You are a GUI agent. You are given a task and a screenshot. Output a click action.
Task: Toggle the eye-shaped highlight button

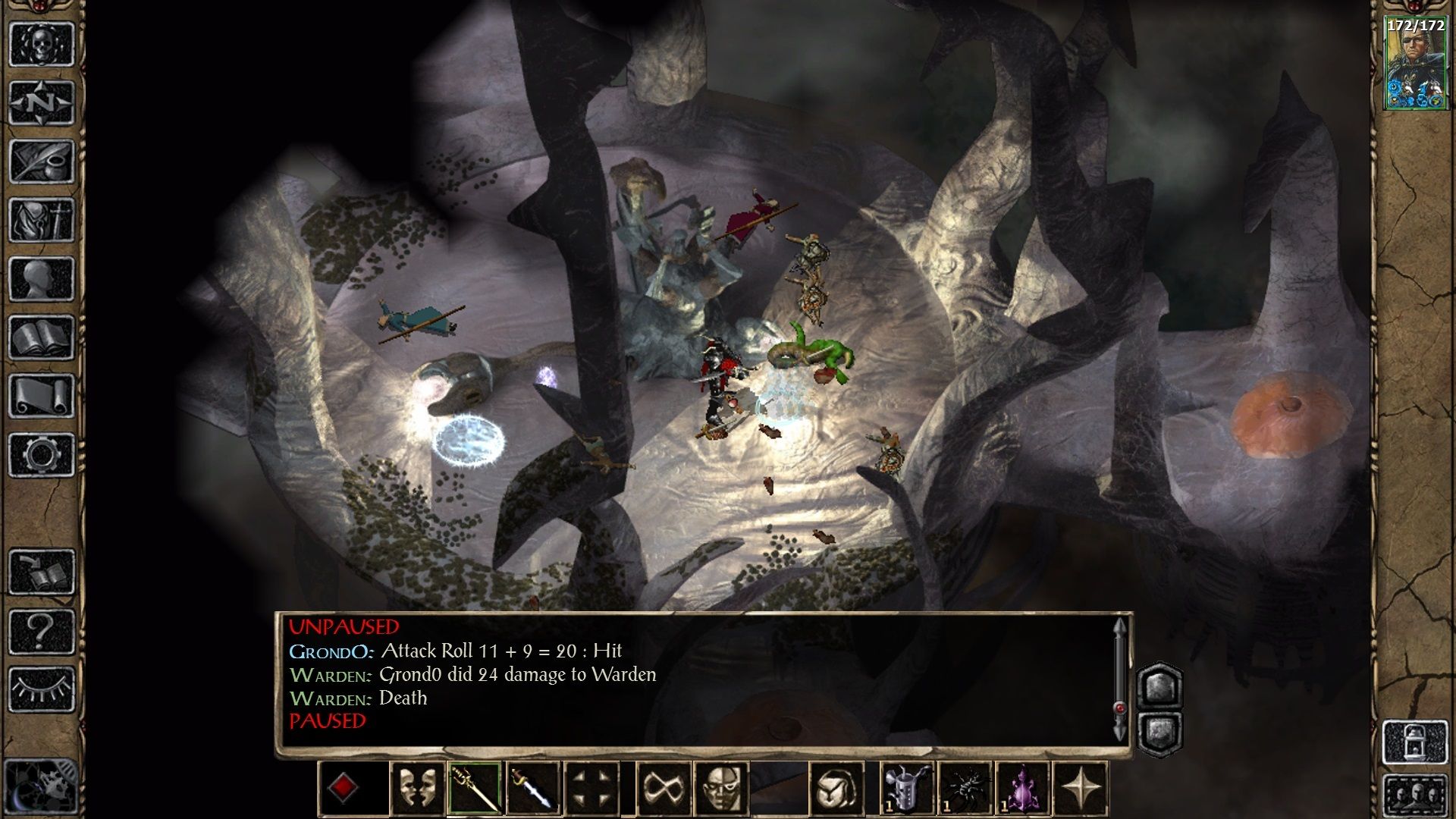pos(42,690)
